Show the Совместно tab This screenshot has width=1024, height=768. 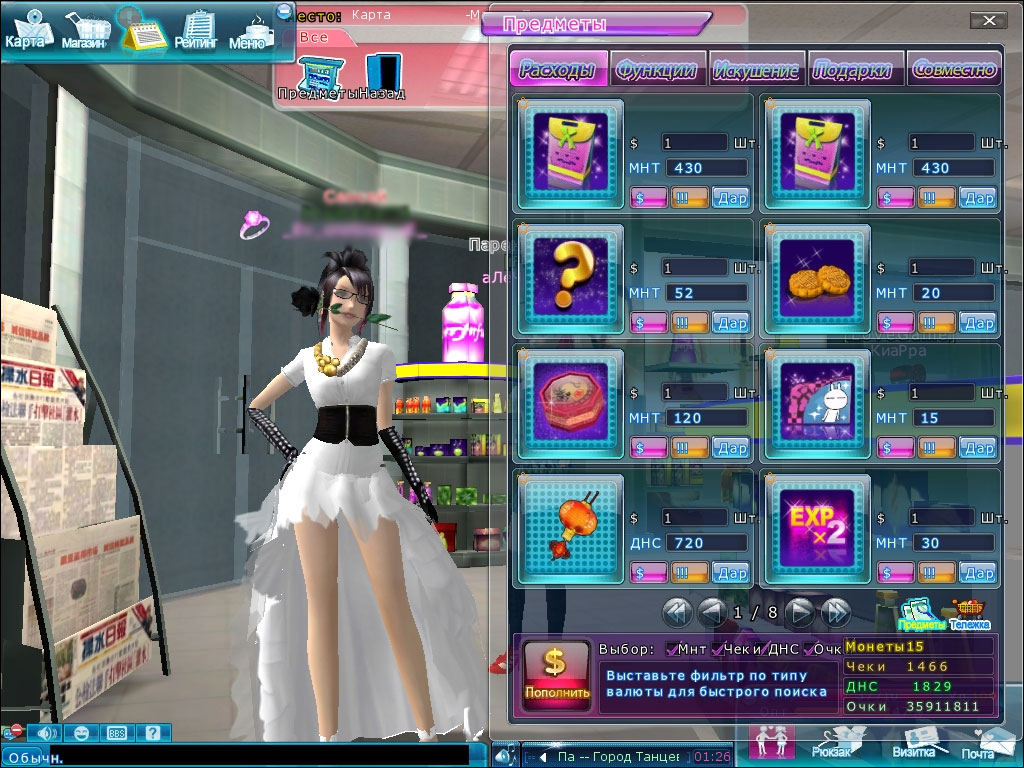coord(954,69)
